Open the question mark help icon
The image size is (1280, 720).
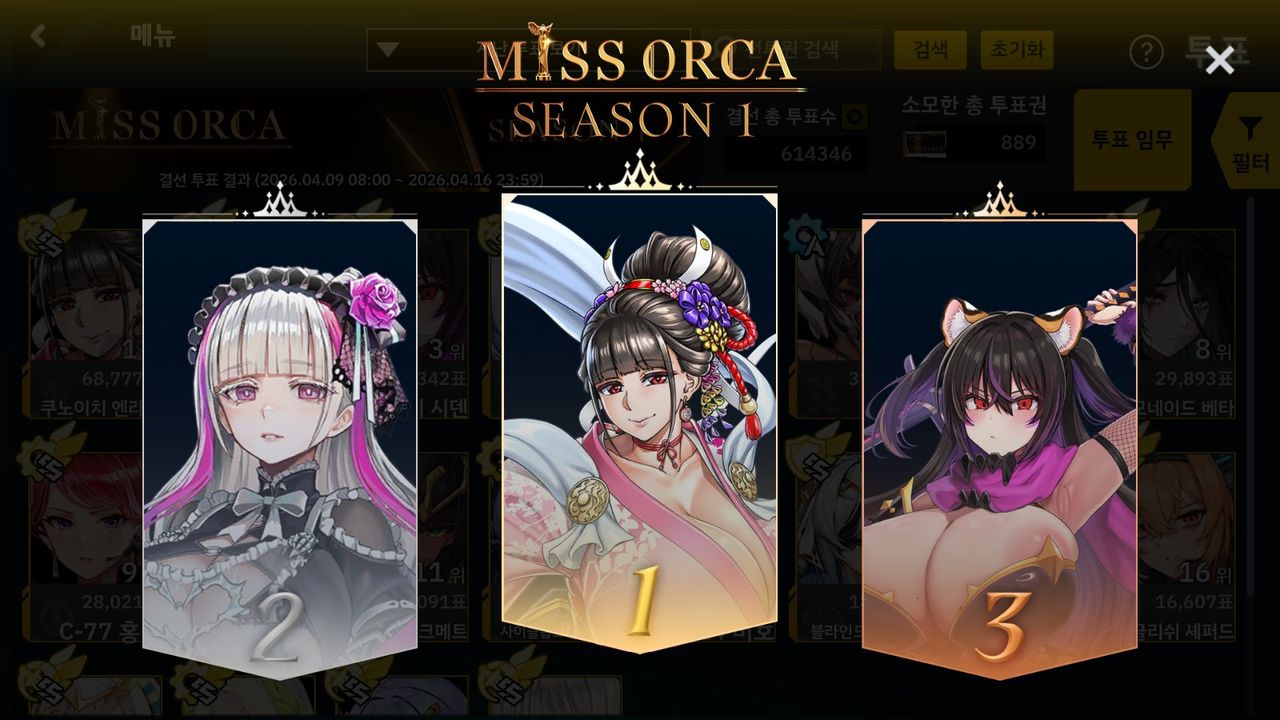[x=1146, y=52]
